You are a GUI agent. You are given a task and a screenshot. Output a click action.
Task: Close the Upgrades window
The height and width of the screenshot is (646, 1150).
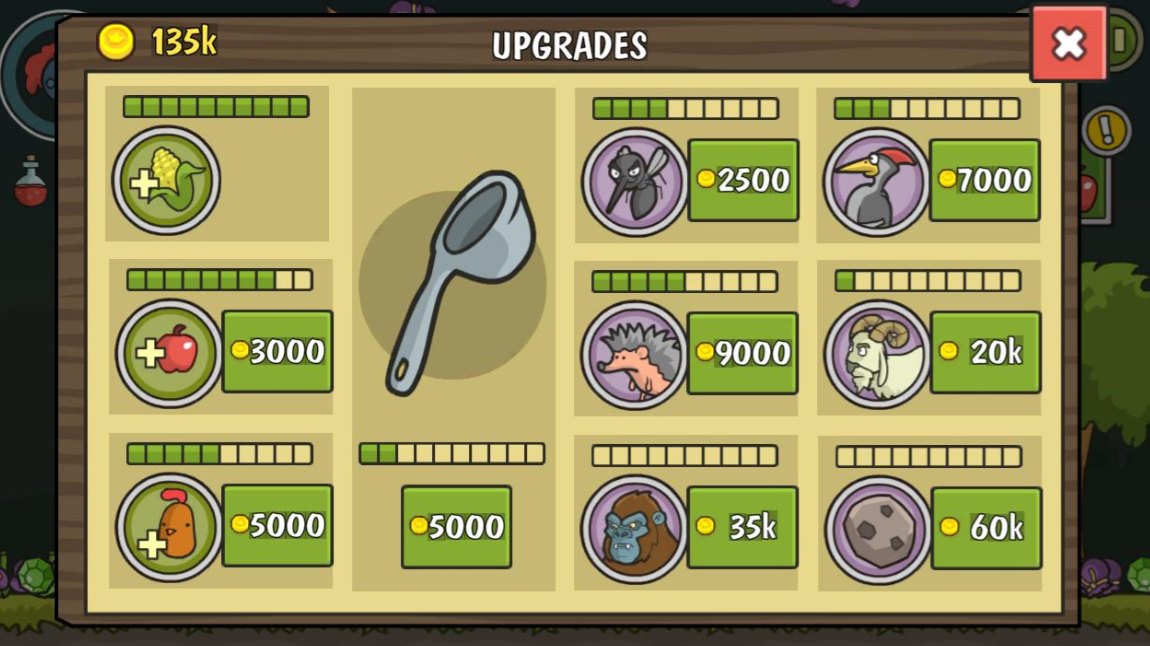point(1068,43)
